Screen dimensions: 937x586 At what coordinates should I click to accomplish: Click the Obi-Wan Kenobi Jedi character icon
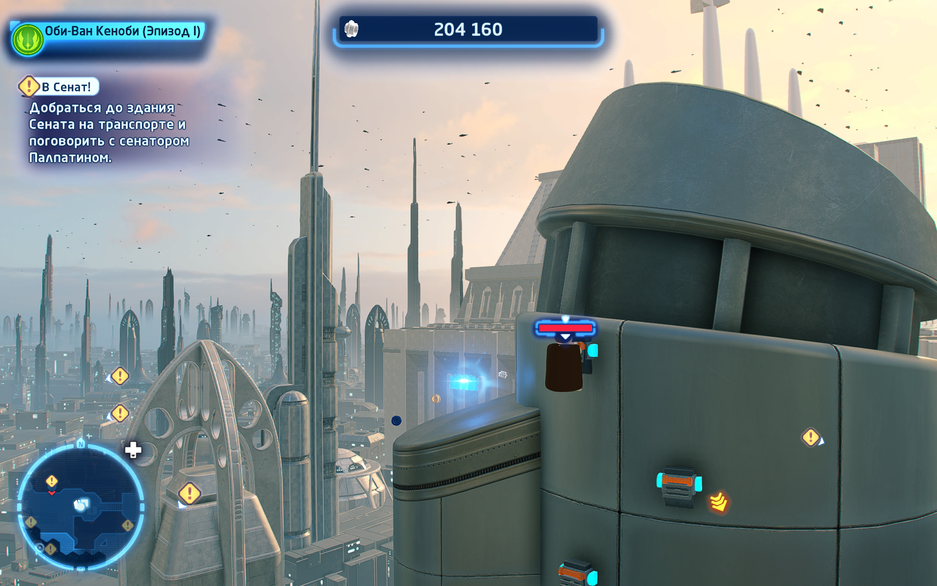click(27, 38)
